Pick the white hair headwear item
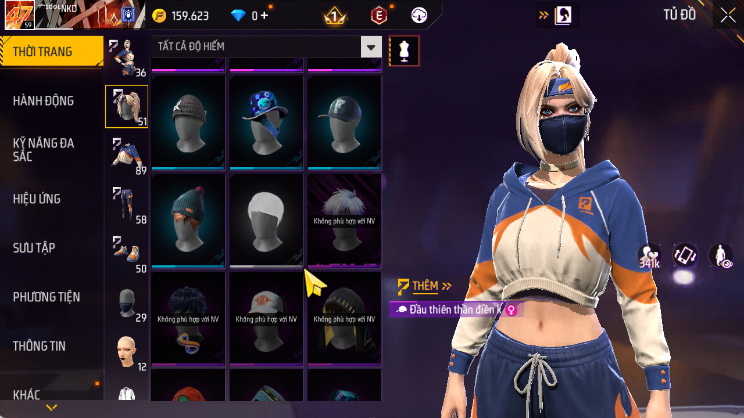The width and height of the screenshot is (744, 418). [267, 214]
